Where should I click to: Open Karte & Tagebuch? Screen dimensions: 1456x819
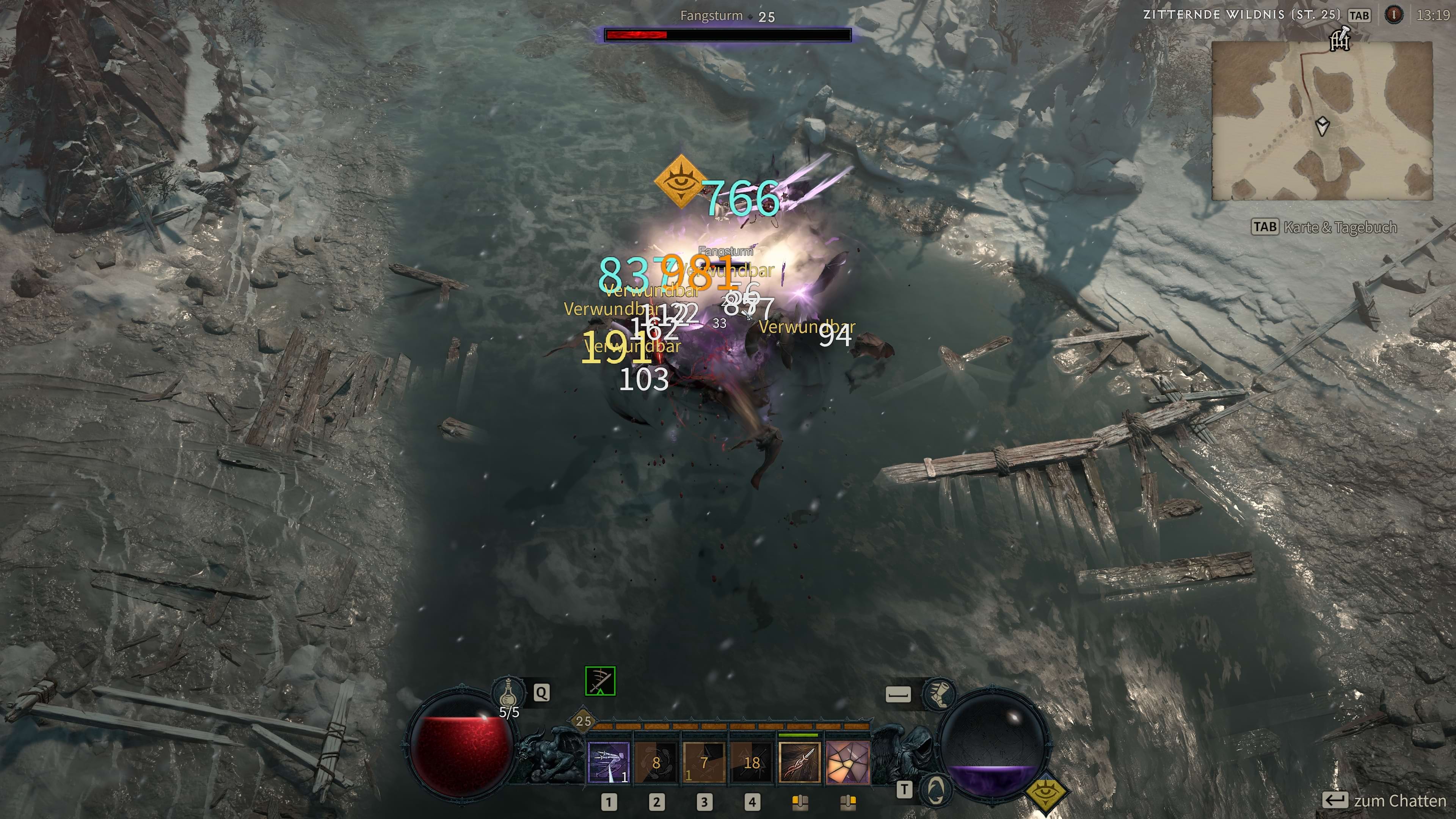[1324, 227]
